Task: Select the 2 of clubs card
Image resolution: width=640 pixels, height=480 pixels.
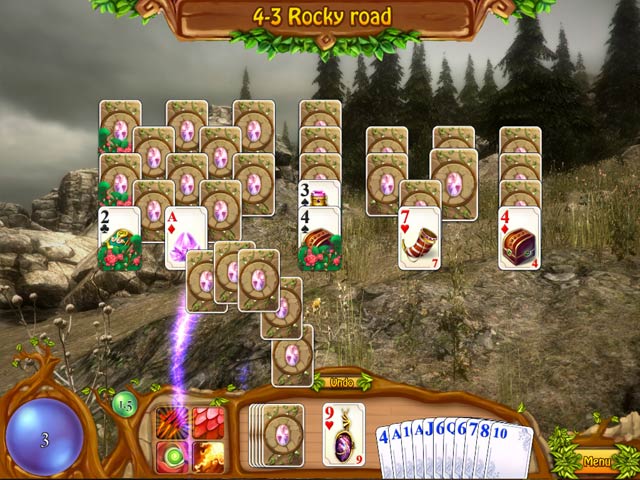Action: [119, 240]
